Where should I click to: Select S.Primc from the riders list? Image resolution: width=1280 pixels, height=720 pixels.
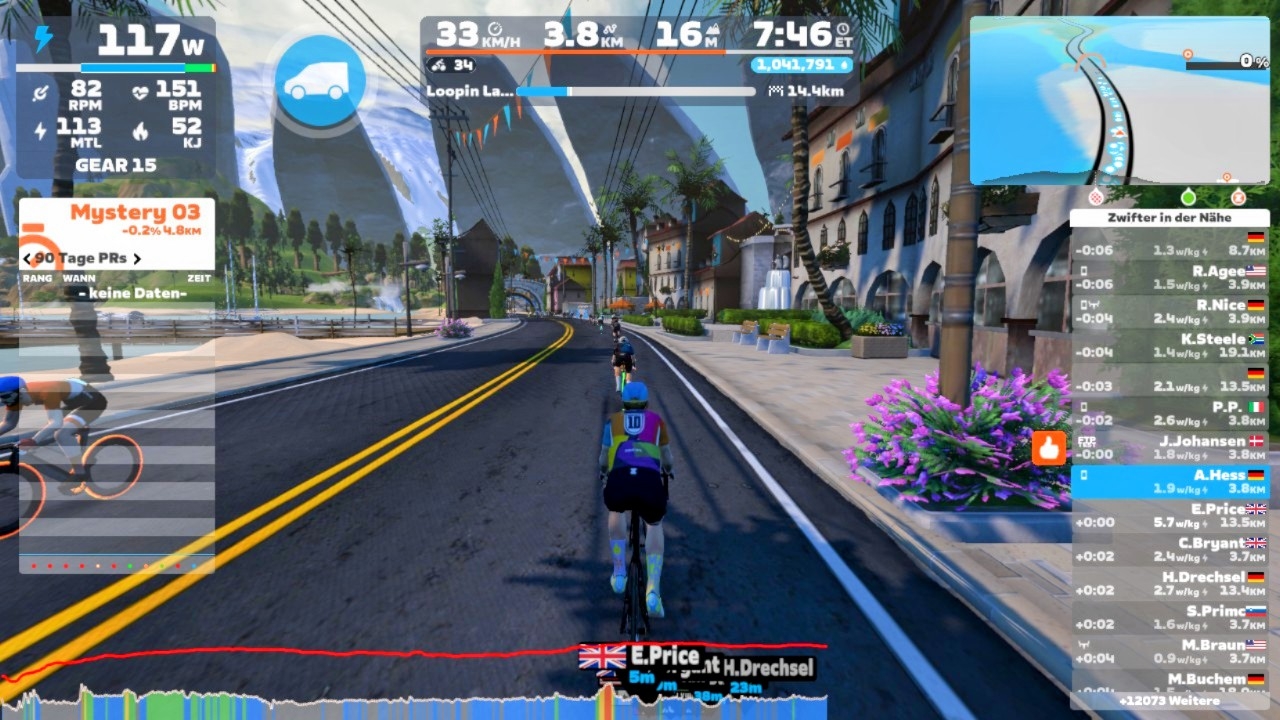pyautogui.click(x=1169, y=618)
